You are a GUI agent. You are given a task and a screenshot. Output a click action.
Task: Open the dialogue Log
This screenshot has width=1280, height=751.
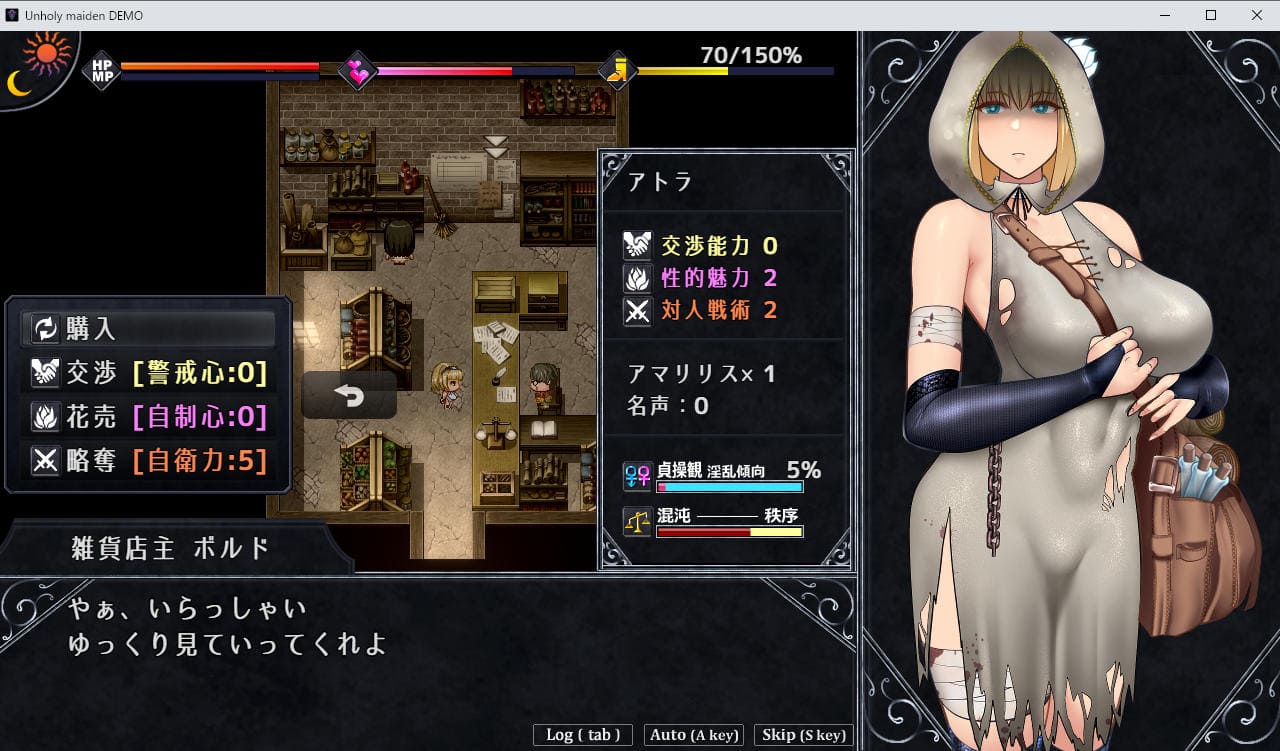[583, 735]
